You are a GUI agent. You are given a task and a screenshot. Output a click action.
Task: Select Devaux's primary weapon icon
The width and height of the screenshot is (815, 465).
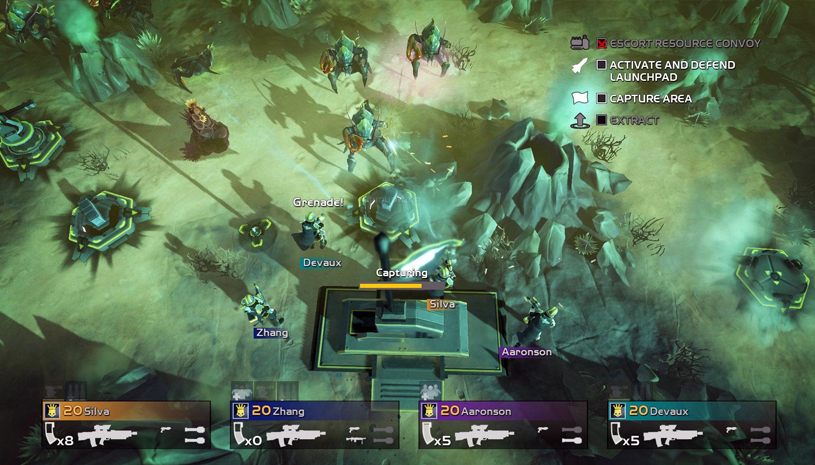[x=672, y=436]
